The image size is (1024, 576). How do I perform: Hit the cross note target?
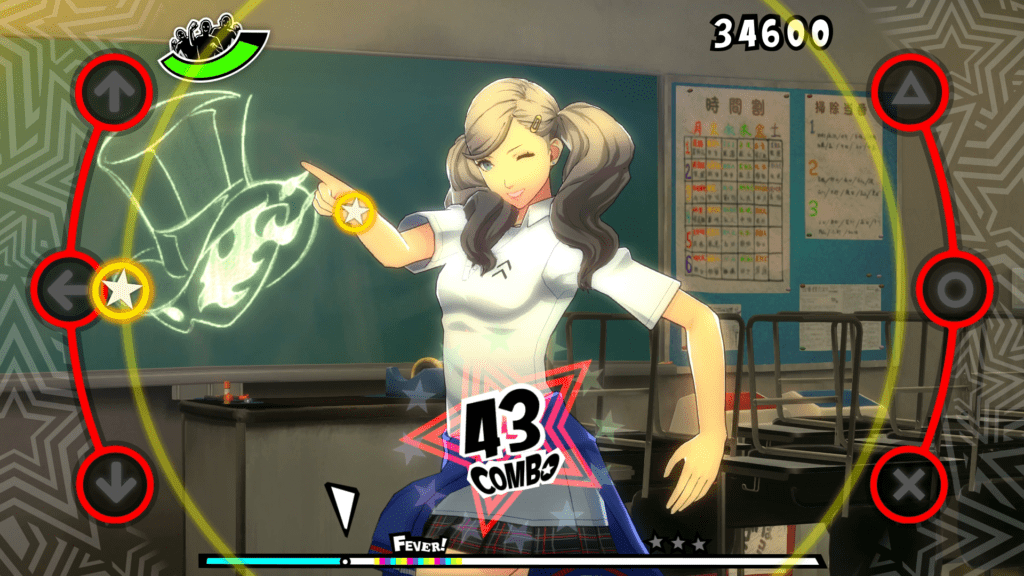click(908, 486)
